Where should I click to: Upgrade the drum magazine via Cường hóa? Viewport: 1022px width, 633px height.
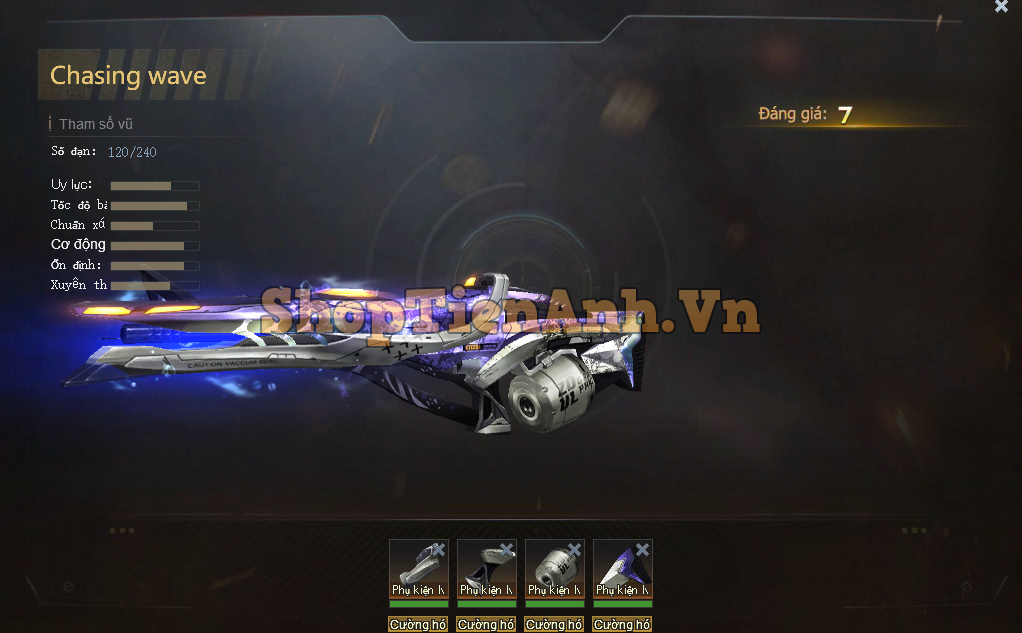[554, 624]
